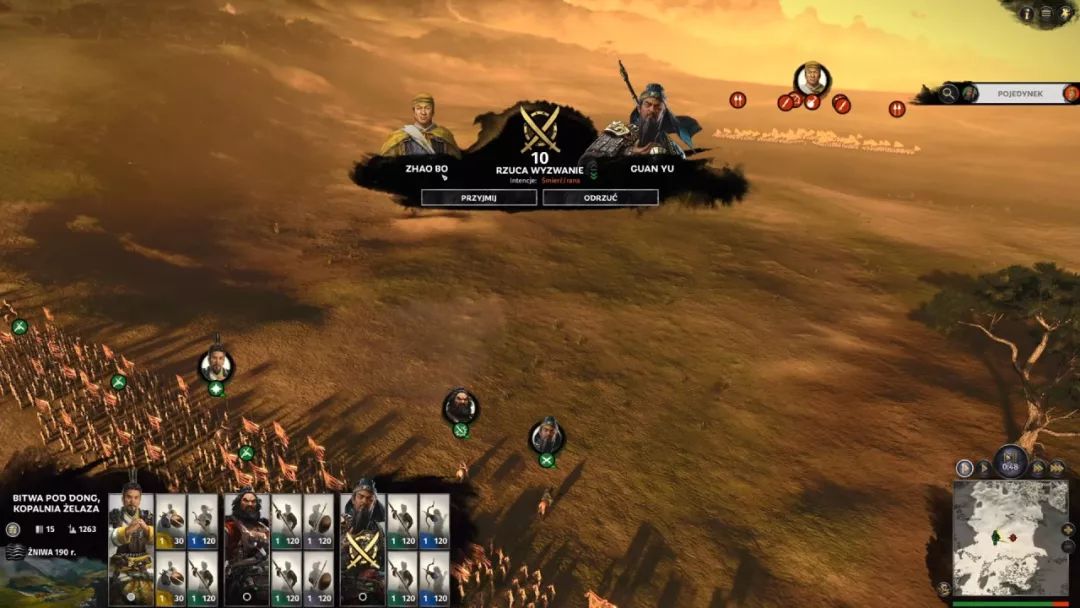Image resolution: width=1080 pixels, height=608 pixels.
Task: Reject the challenge with the Odrzuć button
Action: click(600, 197)
